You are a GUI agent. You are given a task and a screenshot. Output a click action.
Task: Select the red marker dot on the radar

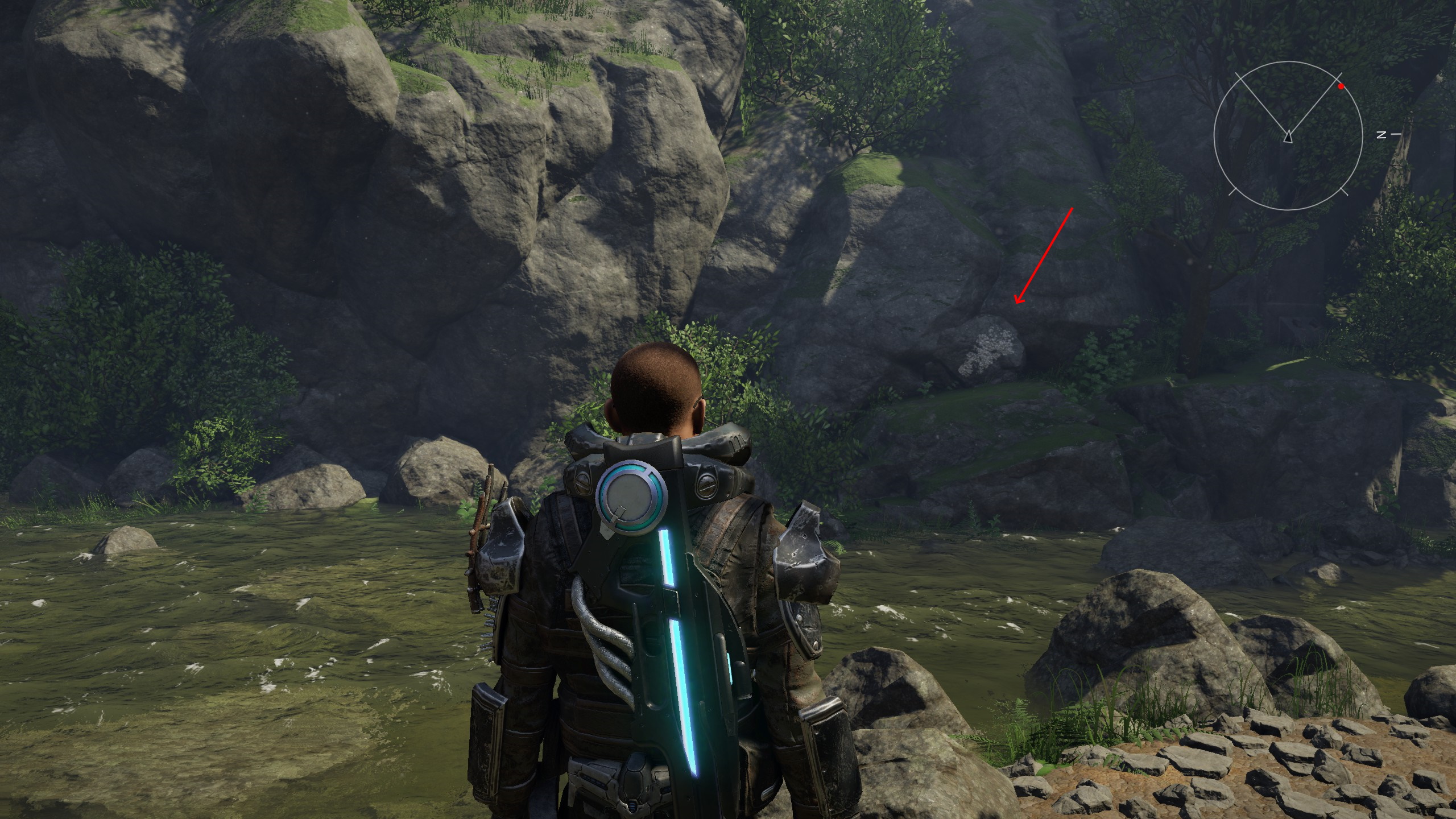pyautogui.click(x=1341, y=86)
